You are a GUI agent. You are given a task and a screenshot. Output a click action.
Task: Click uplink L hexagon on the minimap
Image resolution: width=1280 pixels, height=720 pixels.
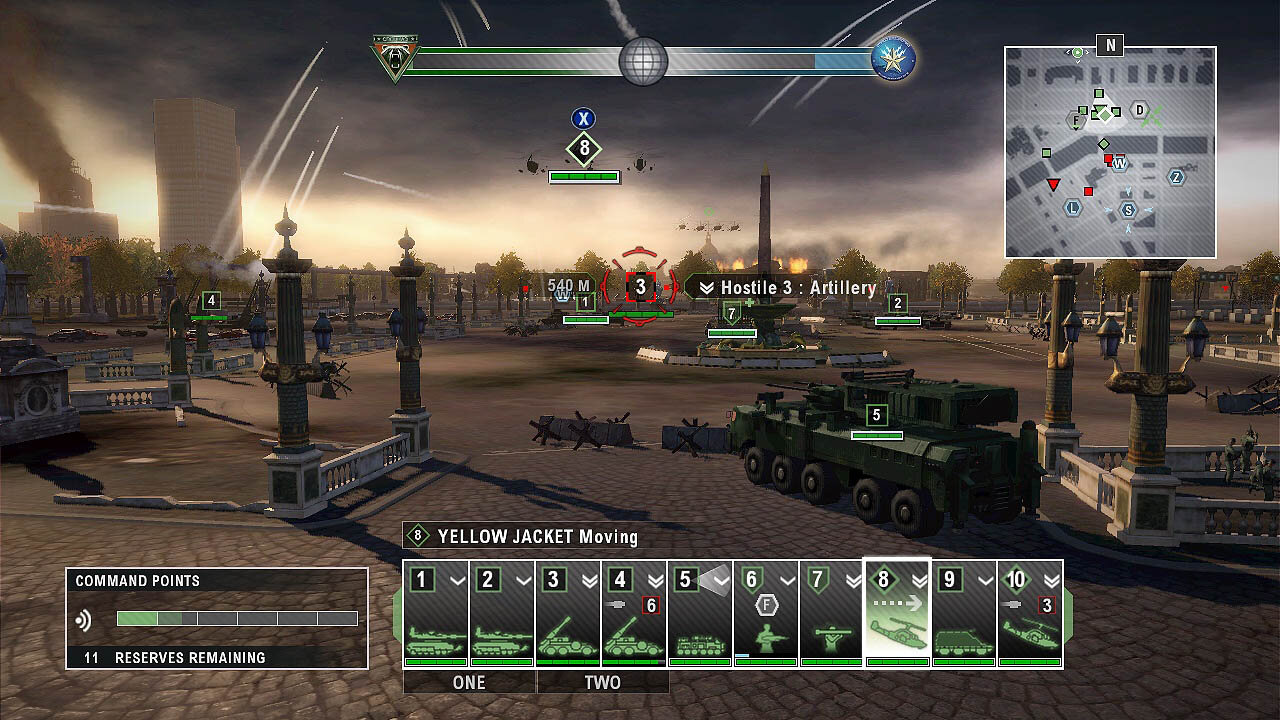pyautogui.click(x=1074, y=208)
